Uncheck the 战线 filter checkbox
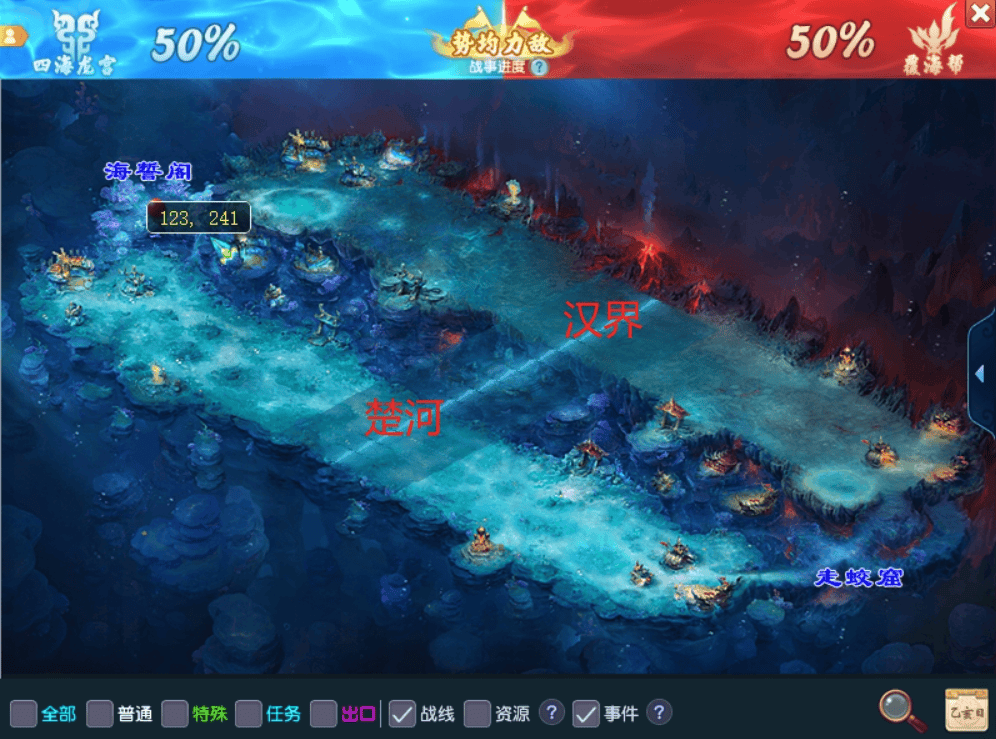The image size is (996, 739). coord(402,713)
